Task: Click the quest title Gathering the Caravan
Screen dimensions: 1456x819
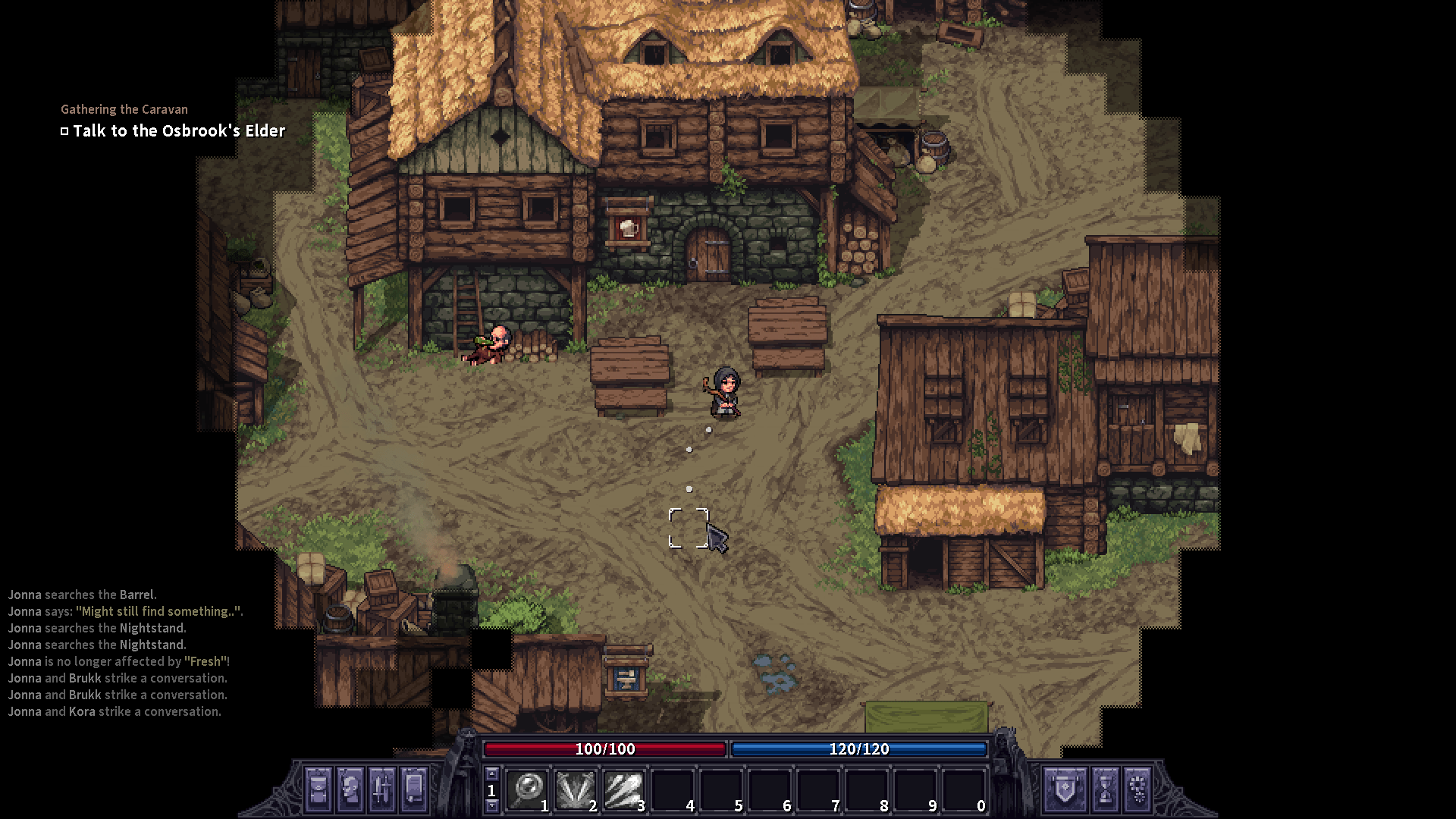Action: pyautogui.click(x=124, y=109)
